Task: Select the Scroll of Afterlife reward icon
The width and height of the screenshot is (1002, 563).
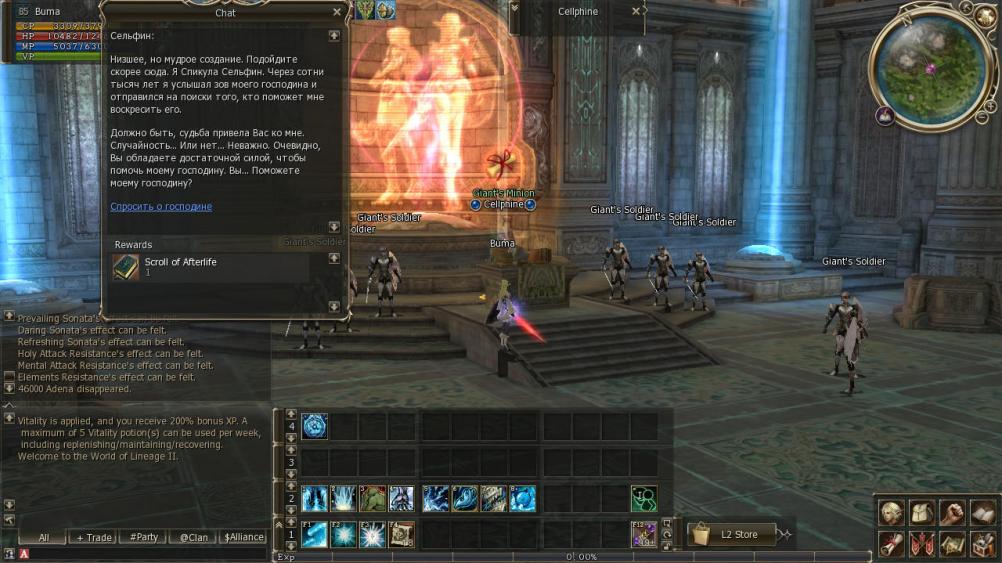Action: (x=126, y=267)
